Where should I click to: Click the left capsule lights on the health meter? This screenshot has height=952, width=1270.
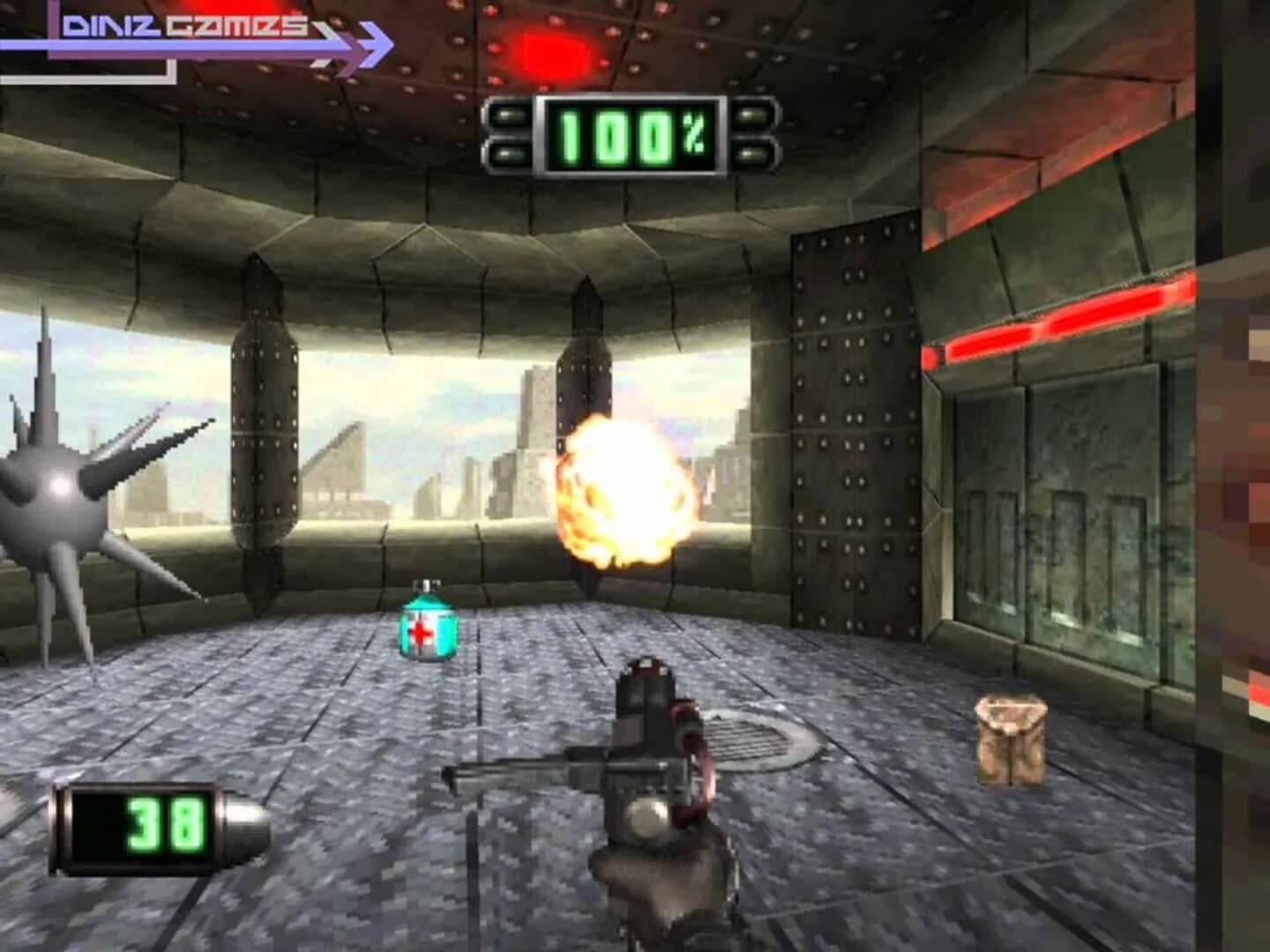click(x=510, y=134)
